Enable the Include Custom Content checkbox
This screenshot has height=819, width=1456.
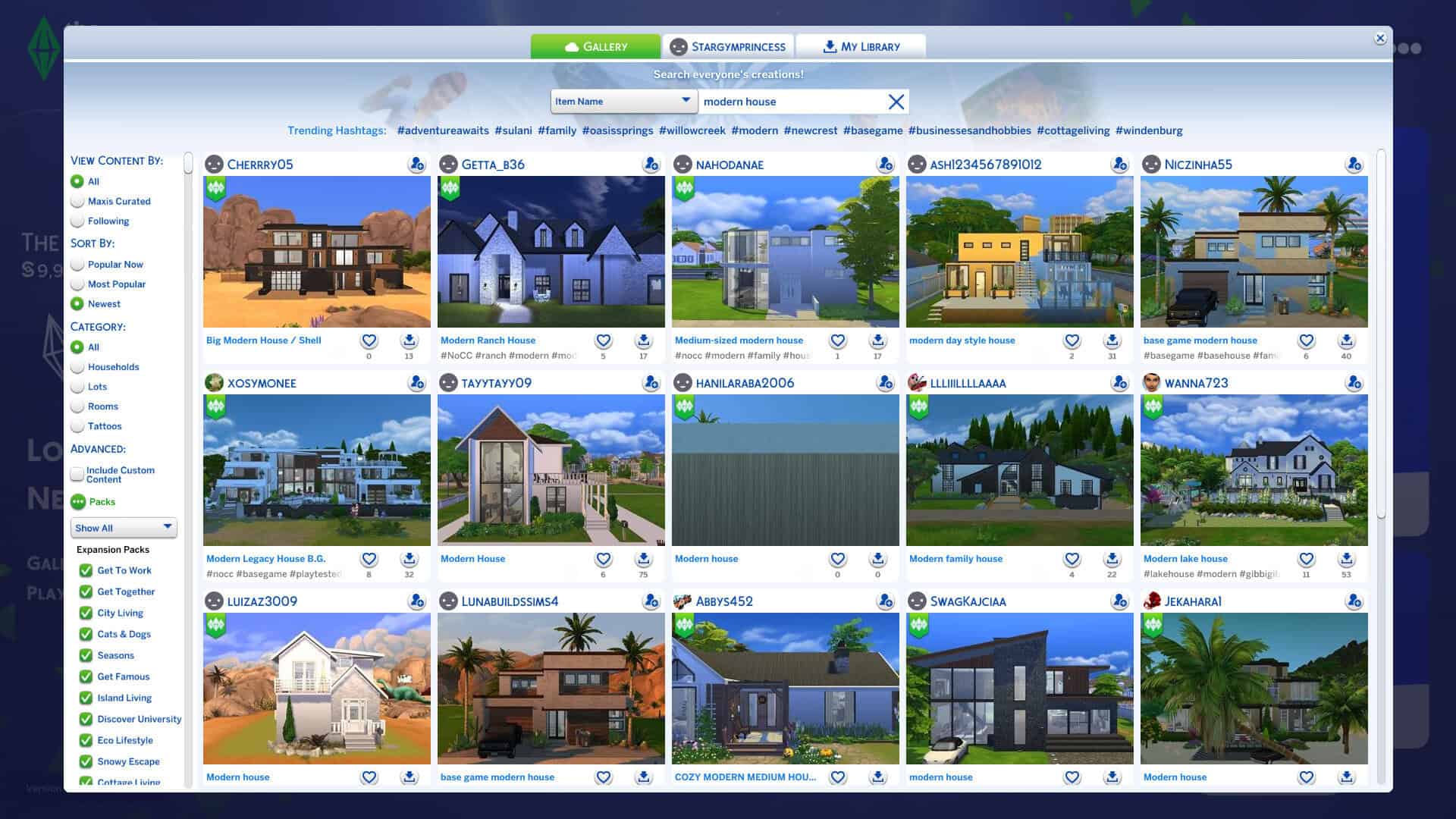coord(77,473)
